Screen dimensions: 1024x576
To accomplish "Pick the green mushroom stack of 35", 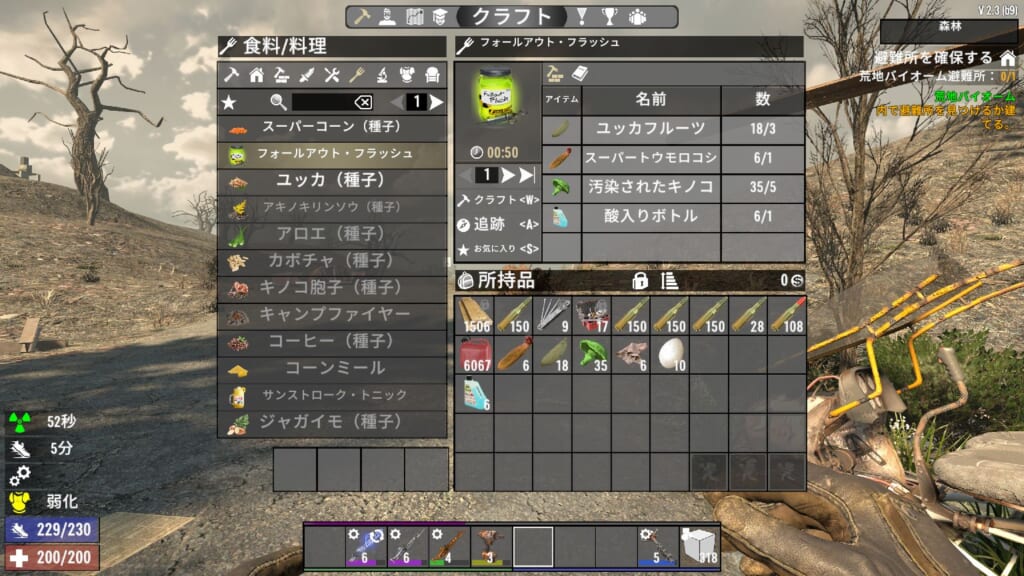I will click(591, 354).
